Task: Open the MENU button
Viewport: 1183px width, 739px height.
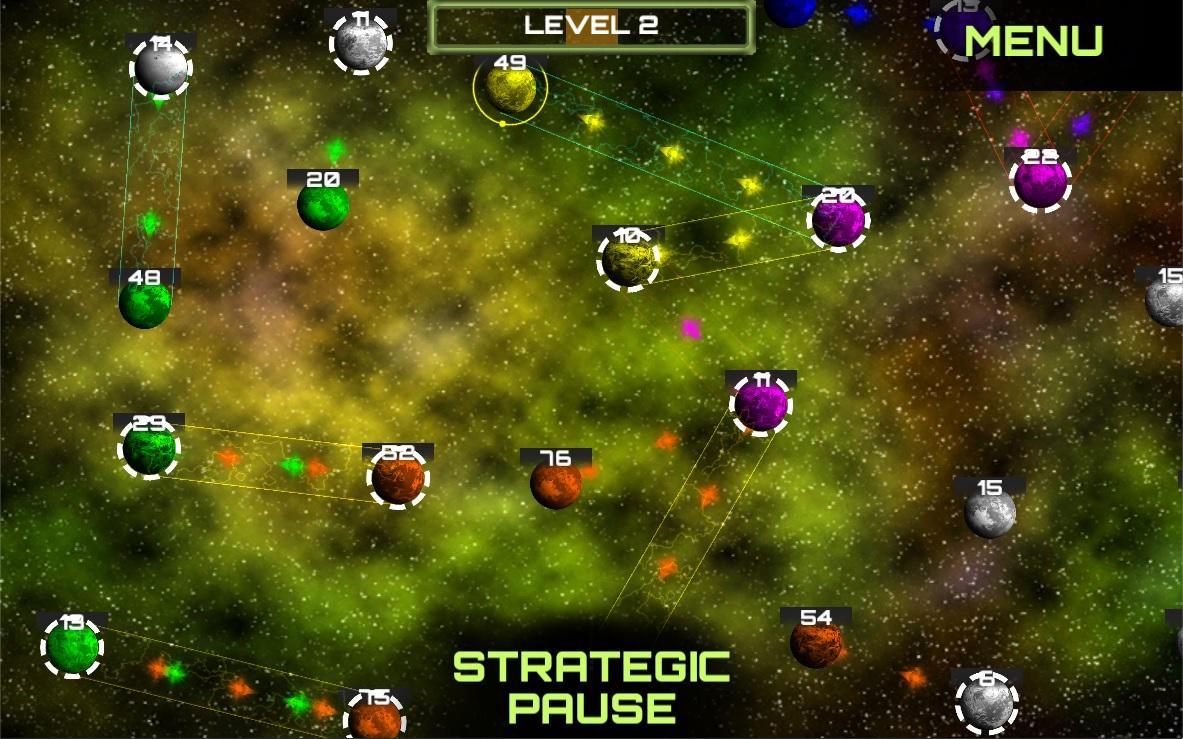Action: pyautogui.click(x=1033, y=41)
